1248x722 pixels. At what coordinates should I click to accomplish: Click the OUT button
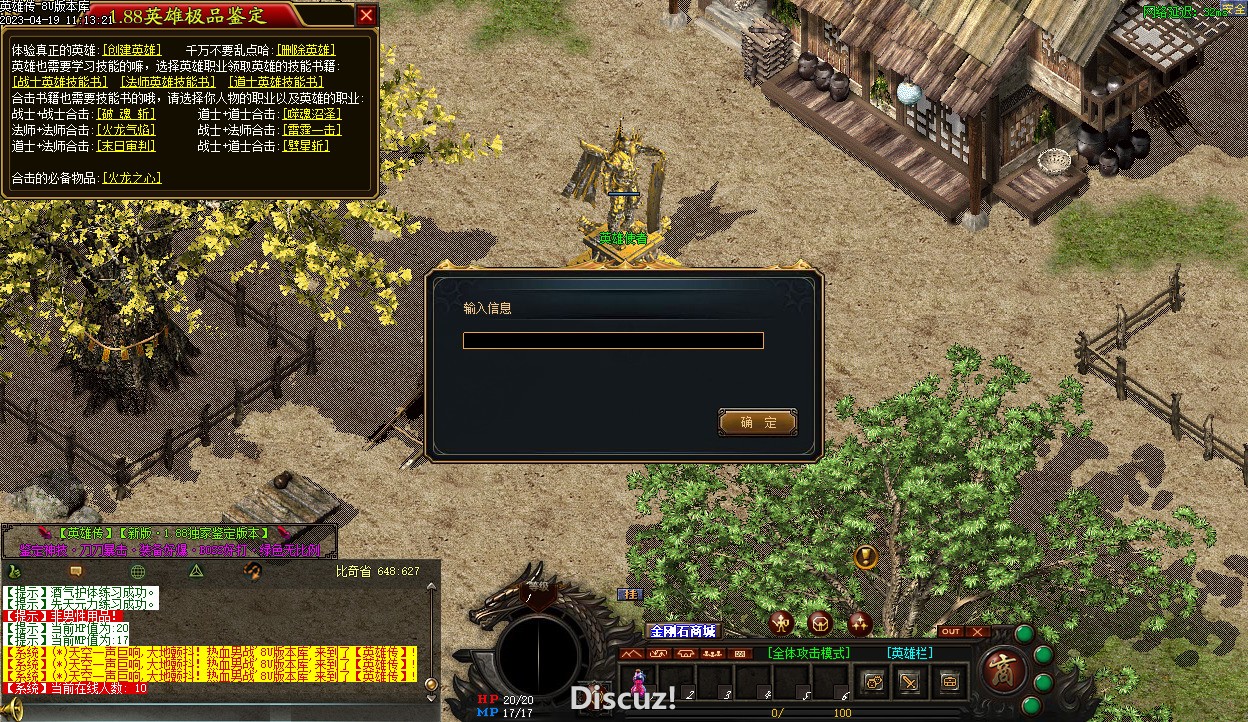(x=951, y=632)
